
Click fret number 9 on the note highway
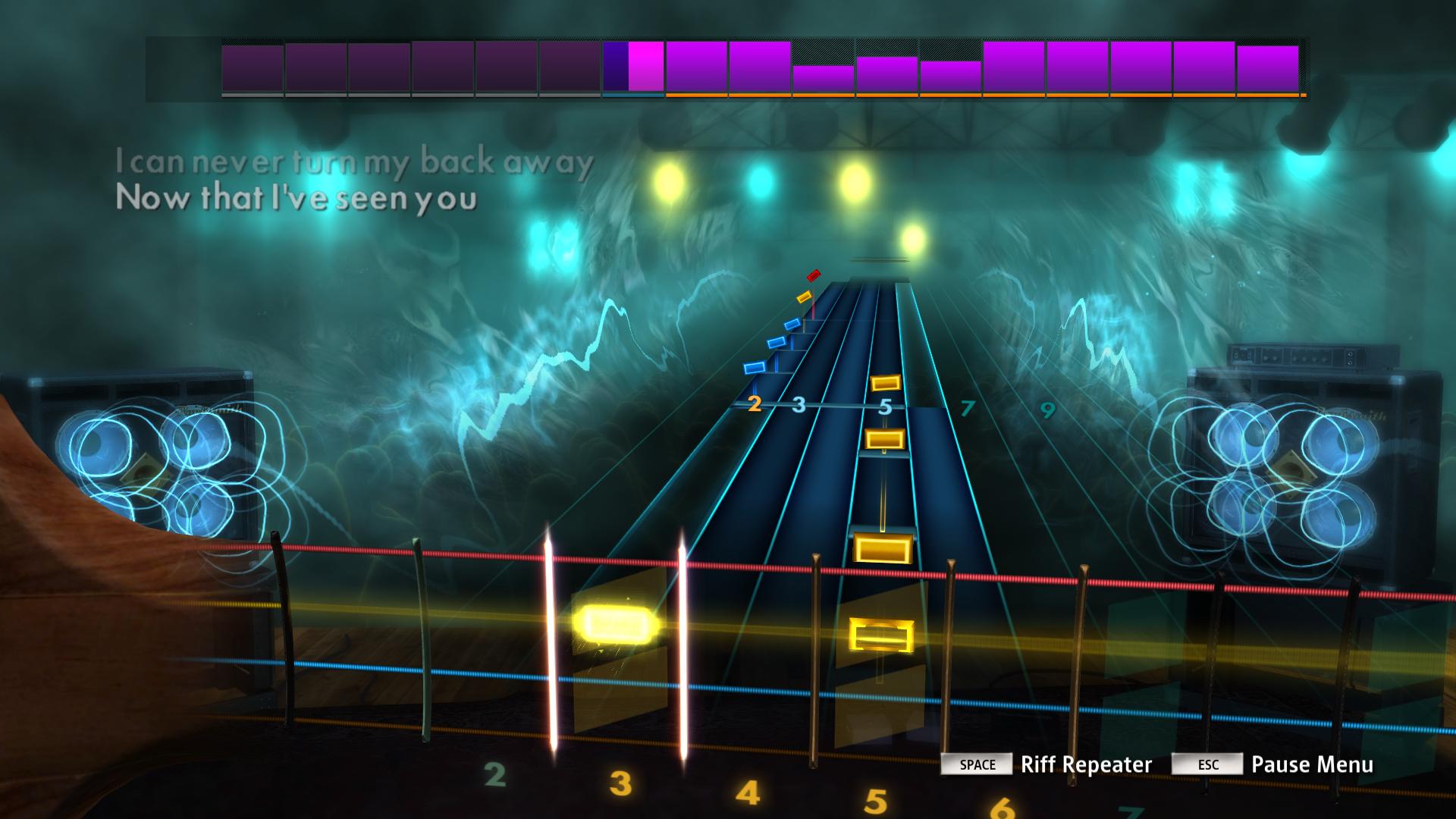(1049, 411)
